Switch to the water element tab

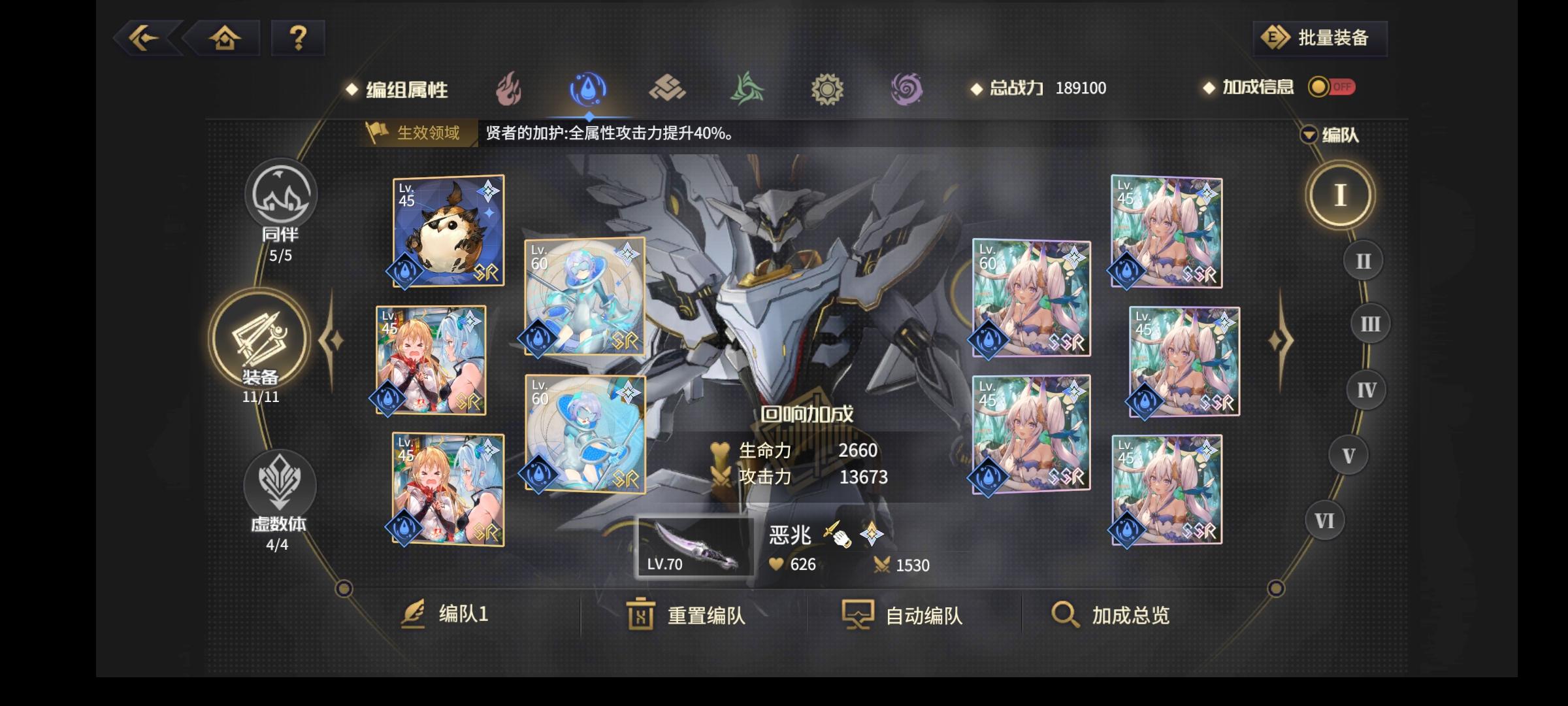point(588,89)
